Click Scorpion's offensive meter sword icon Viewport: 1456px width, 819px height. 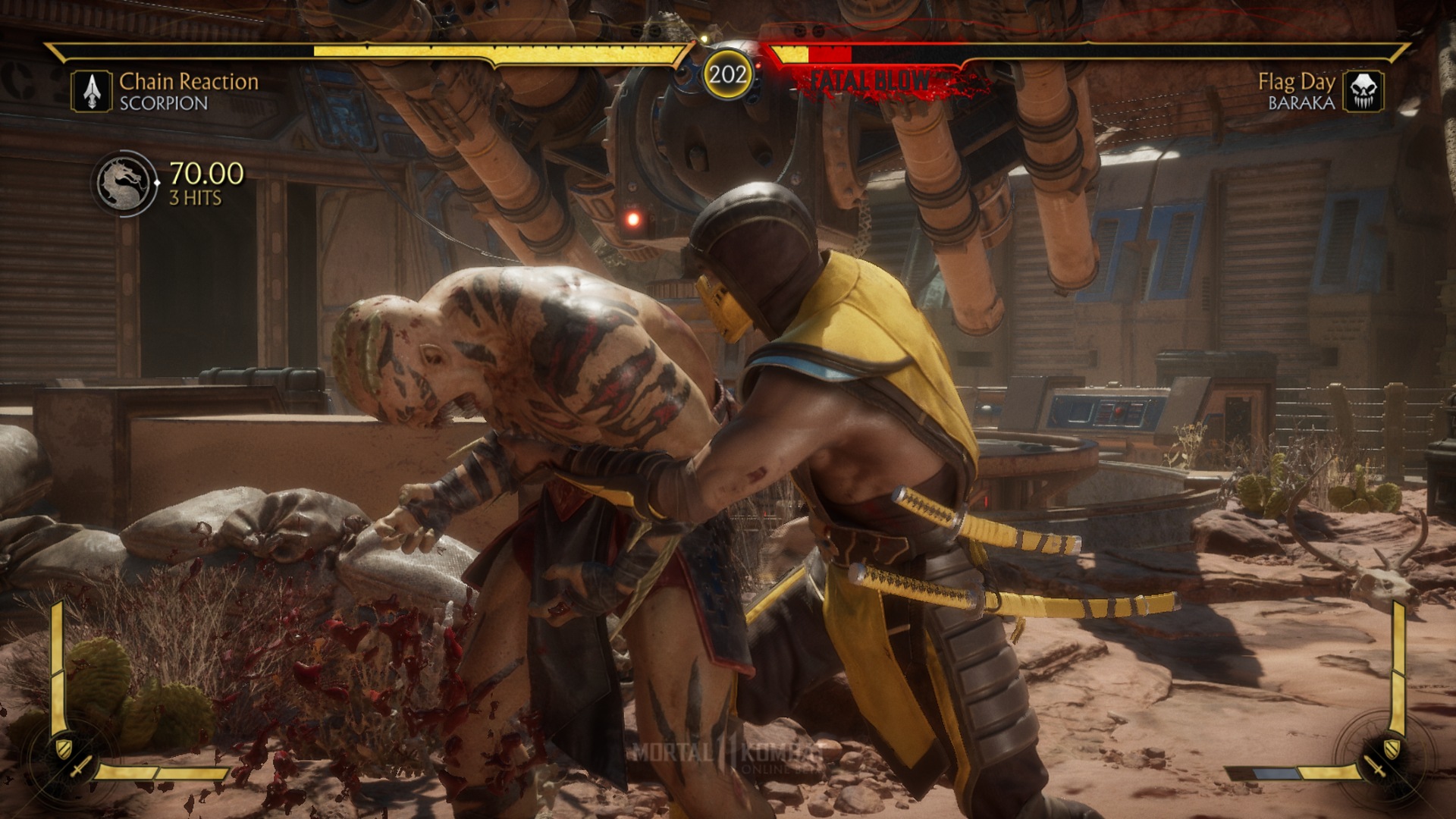(x=80, y=767)
